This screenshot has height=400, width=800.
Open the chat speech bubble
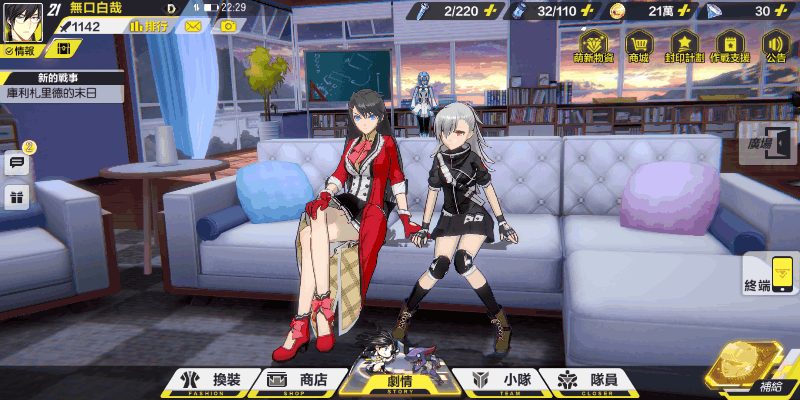click(x=17, y=163)
